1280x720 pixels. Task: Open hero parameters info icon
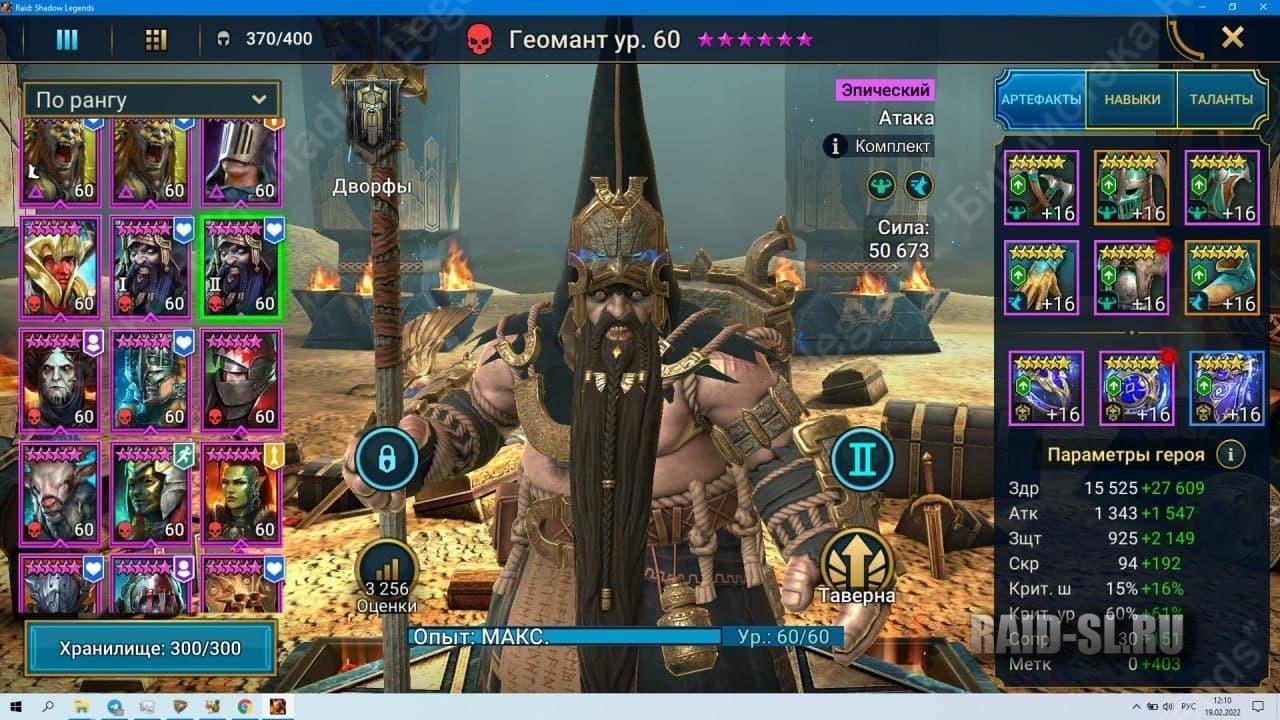pyautogui.click(x=1229, y=455)
